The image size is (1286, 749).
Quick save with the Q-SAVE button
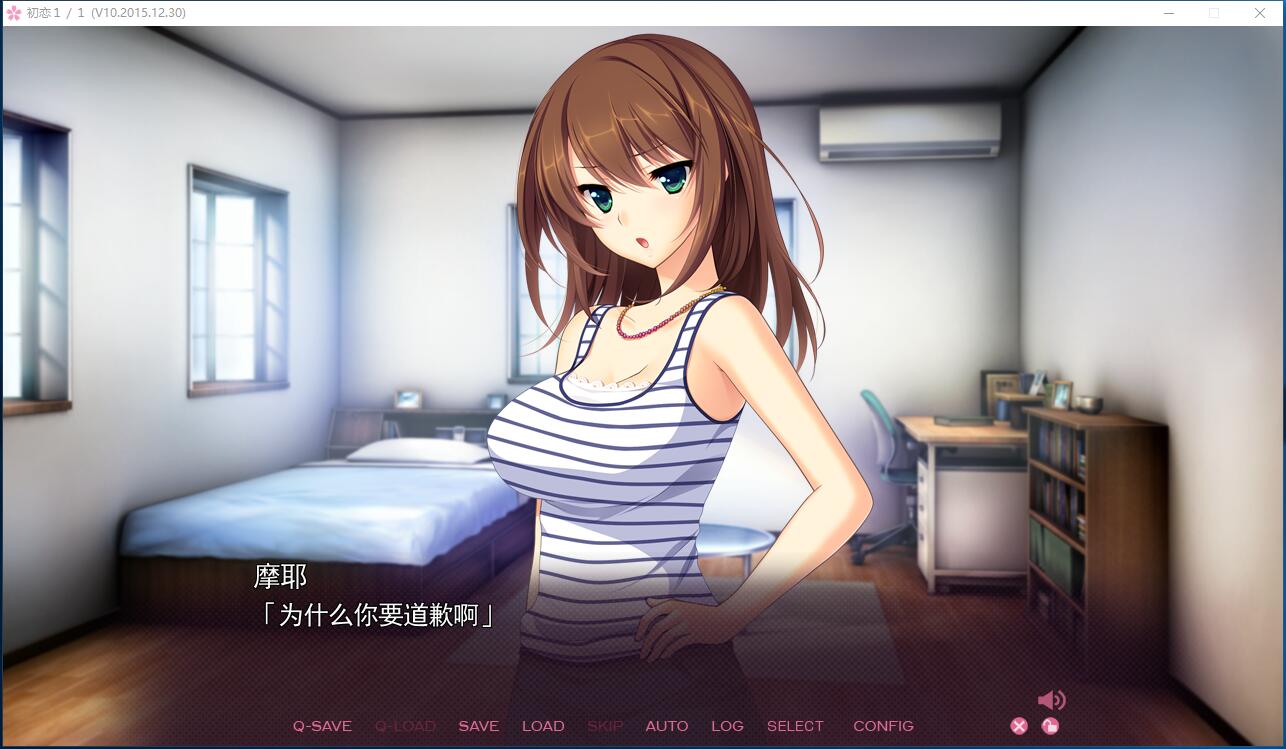pos(322,726)
